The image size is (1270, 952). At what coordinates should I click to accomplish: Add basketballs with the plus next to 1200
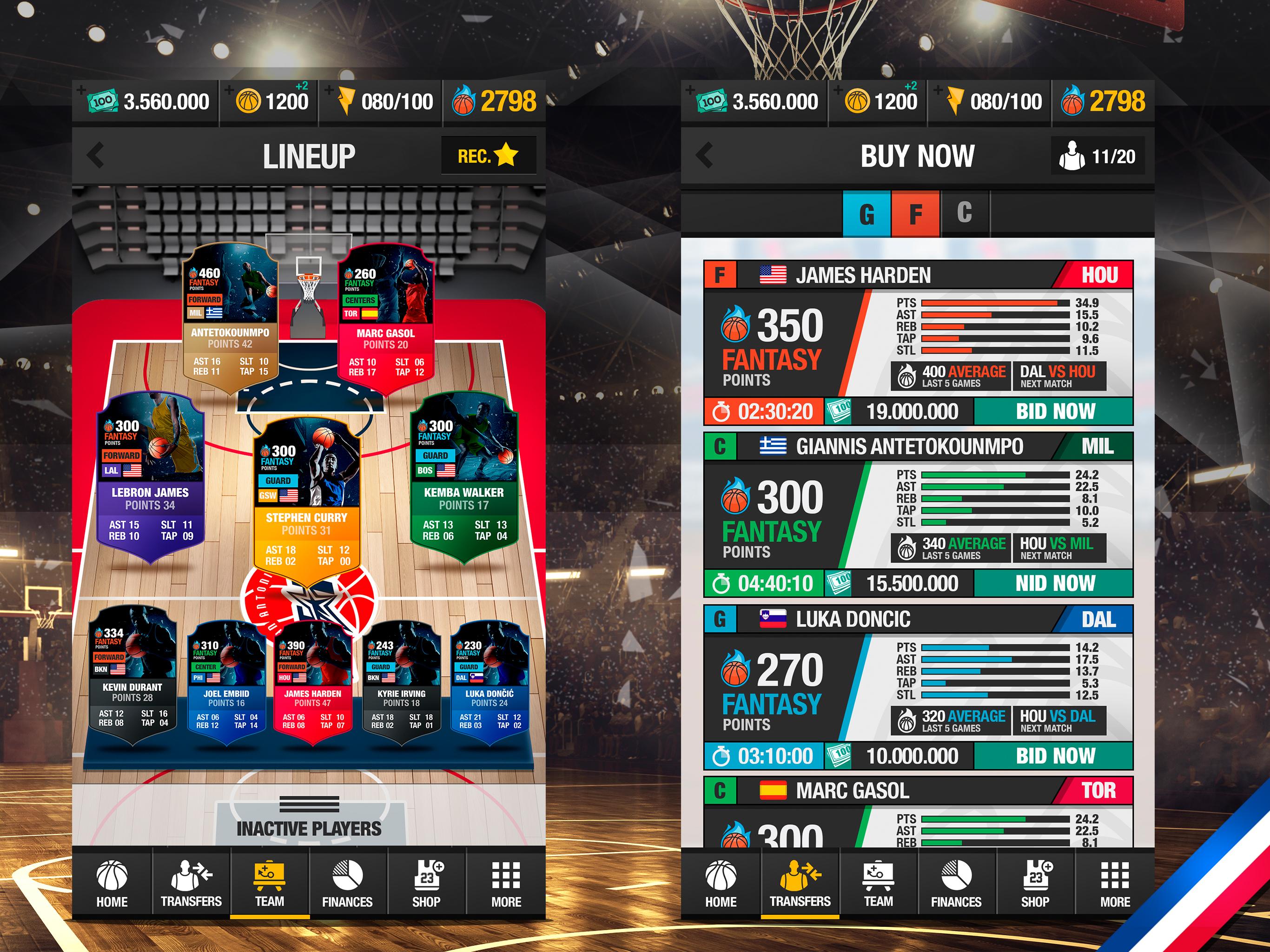[230, 91]
